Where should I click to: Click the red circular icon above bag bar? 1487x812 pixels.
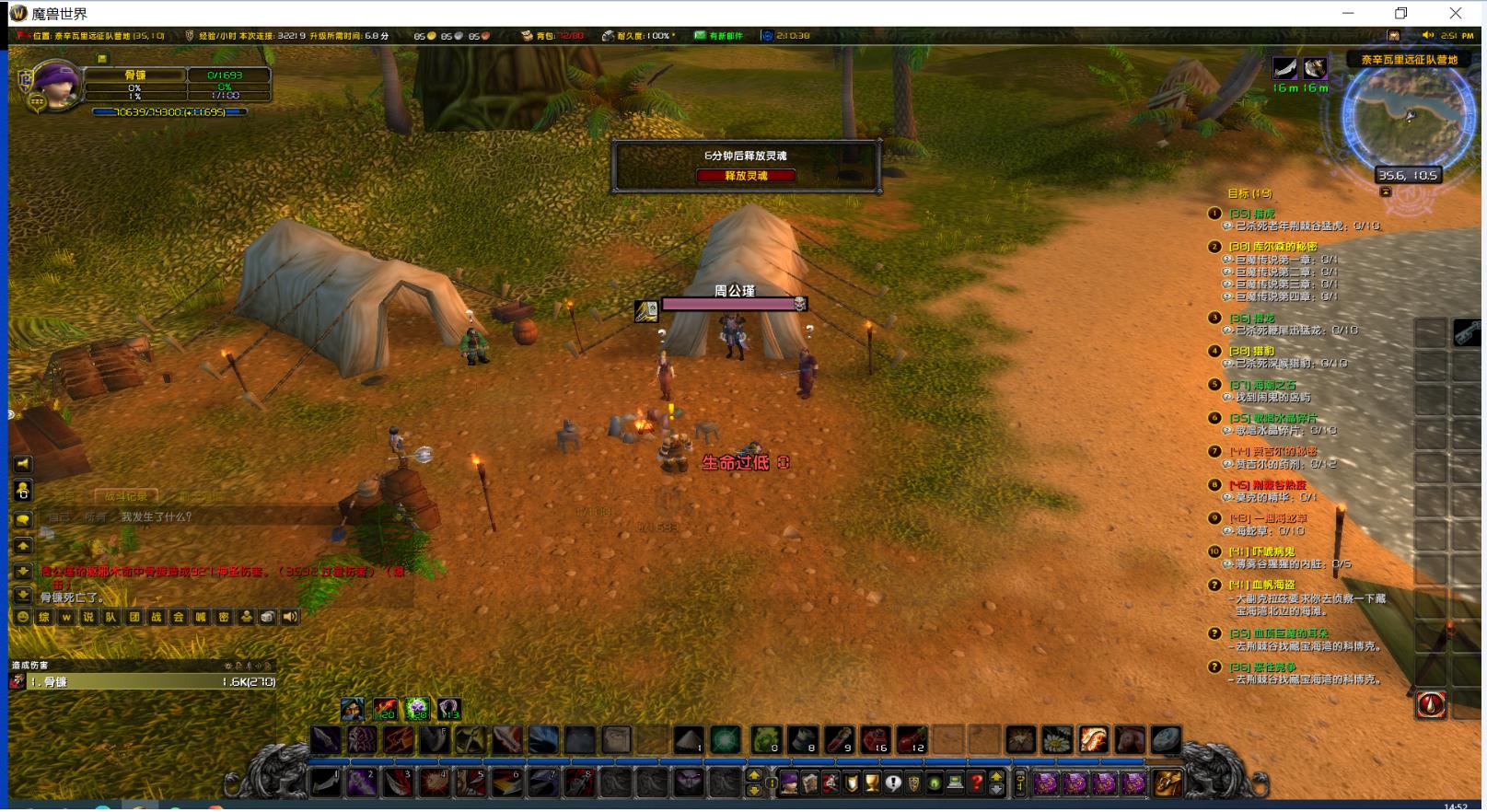pyautogui.click(x=1430, y=705)
